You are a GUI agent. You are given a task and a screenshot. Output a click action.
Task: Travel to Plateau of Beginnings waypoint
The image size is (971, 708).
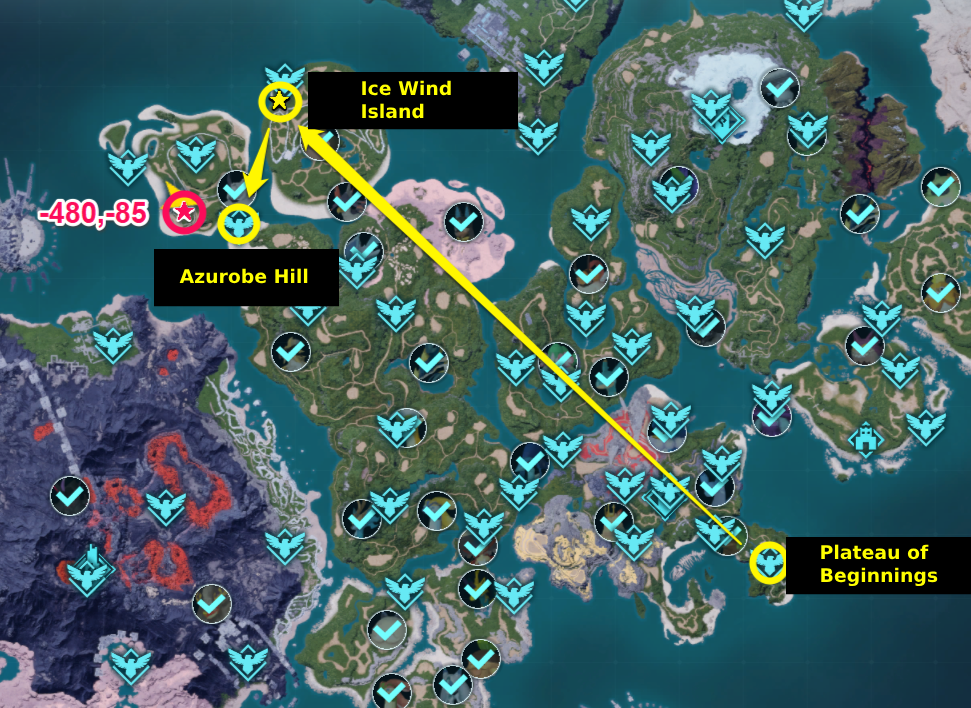coord(769,563)
